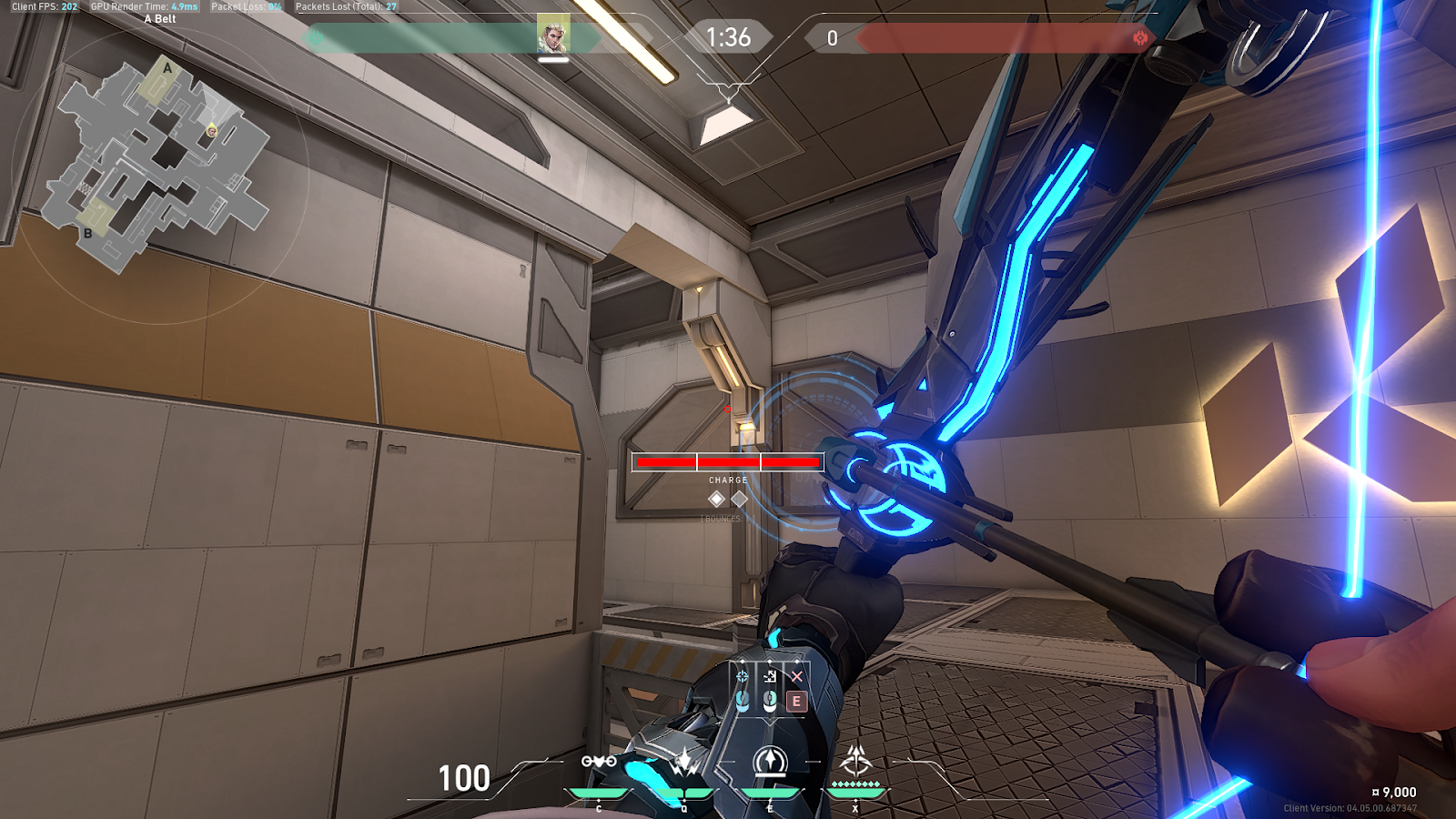Viewport: 1456px width, 819px height.
Task: Activate the Shock Bolt ability icon
Action: click(x=684, y=763)
